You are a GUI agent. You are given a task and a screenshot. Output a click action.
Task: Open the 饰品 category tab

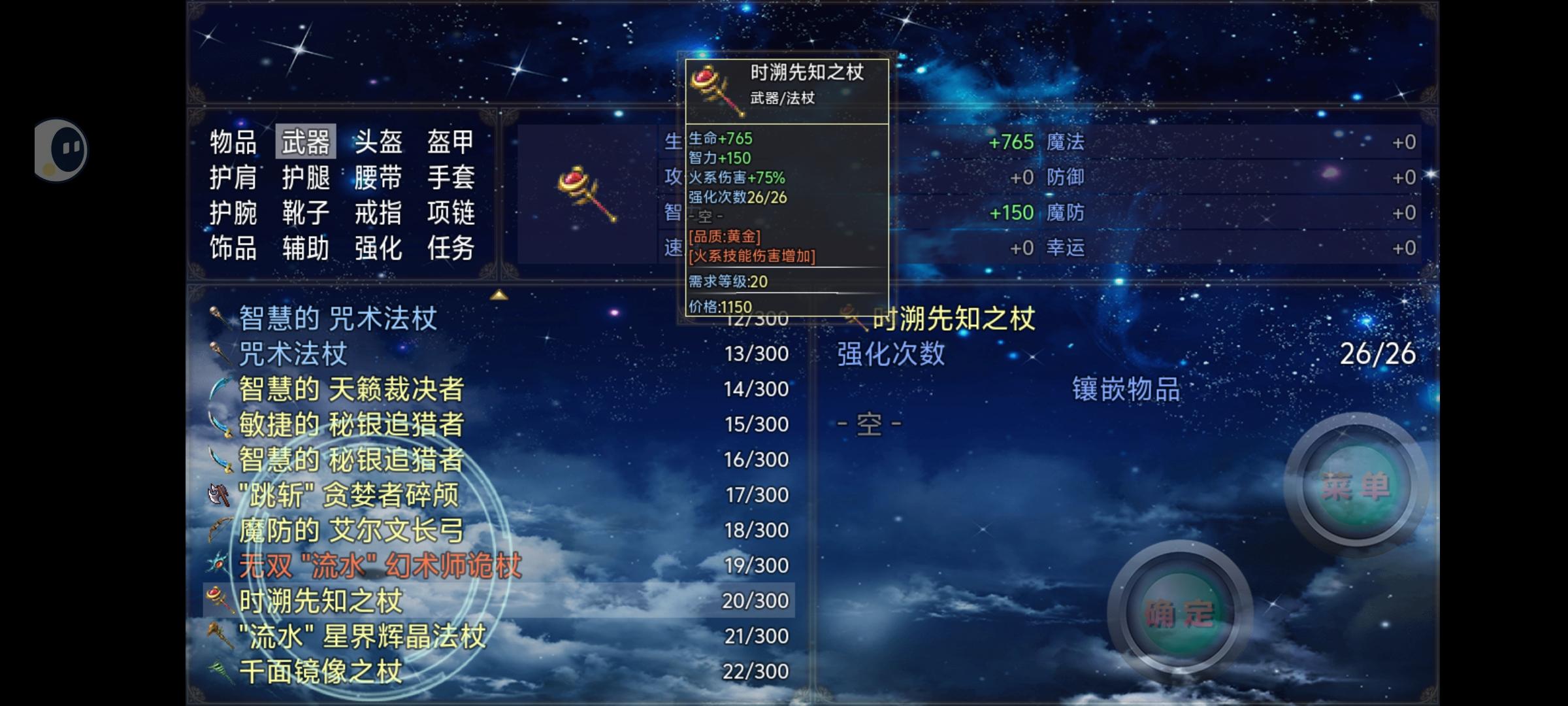click(233, 247)
